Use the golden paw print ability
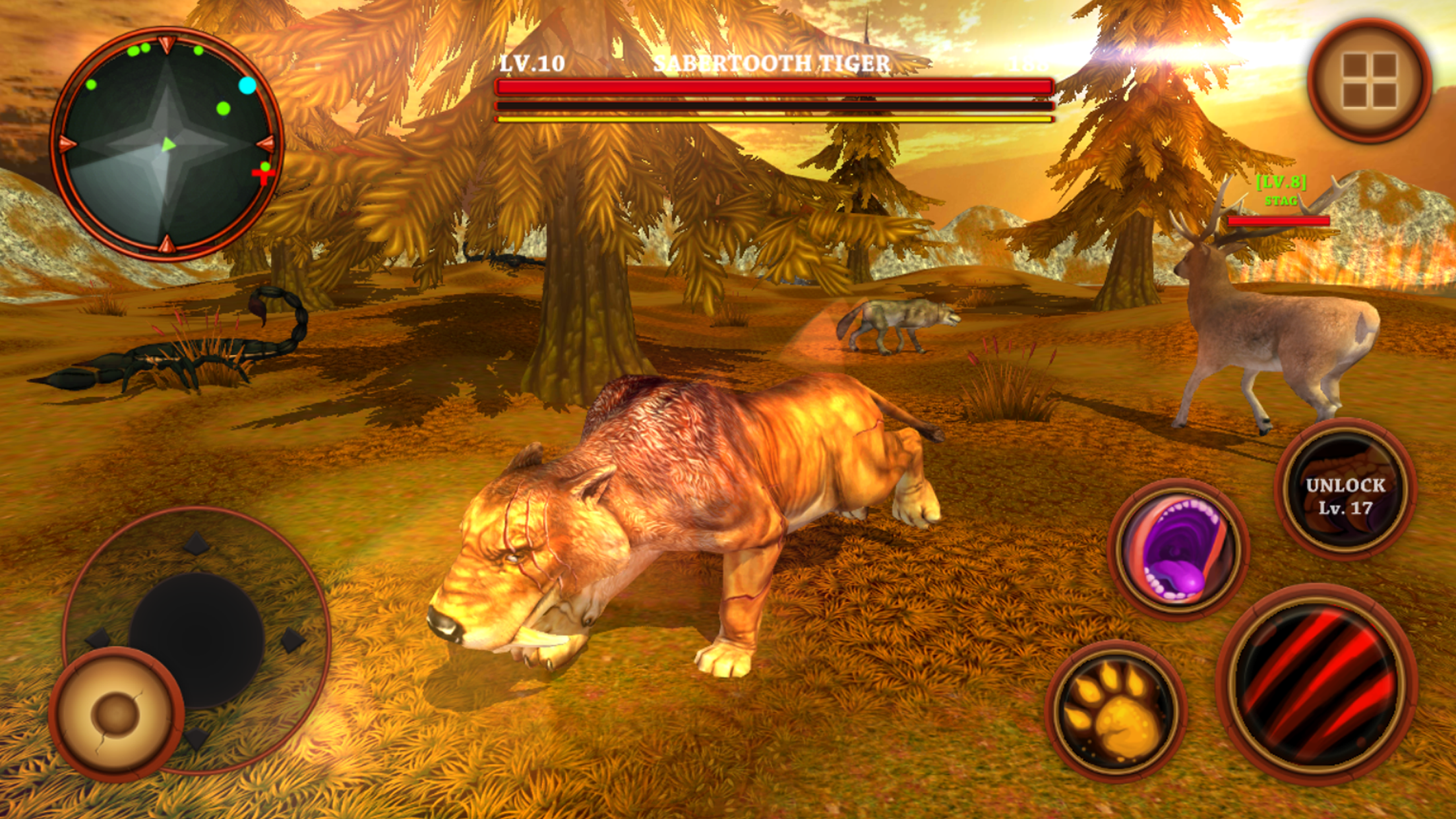 point(1116,710)
